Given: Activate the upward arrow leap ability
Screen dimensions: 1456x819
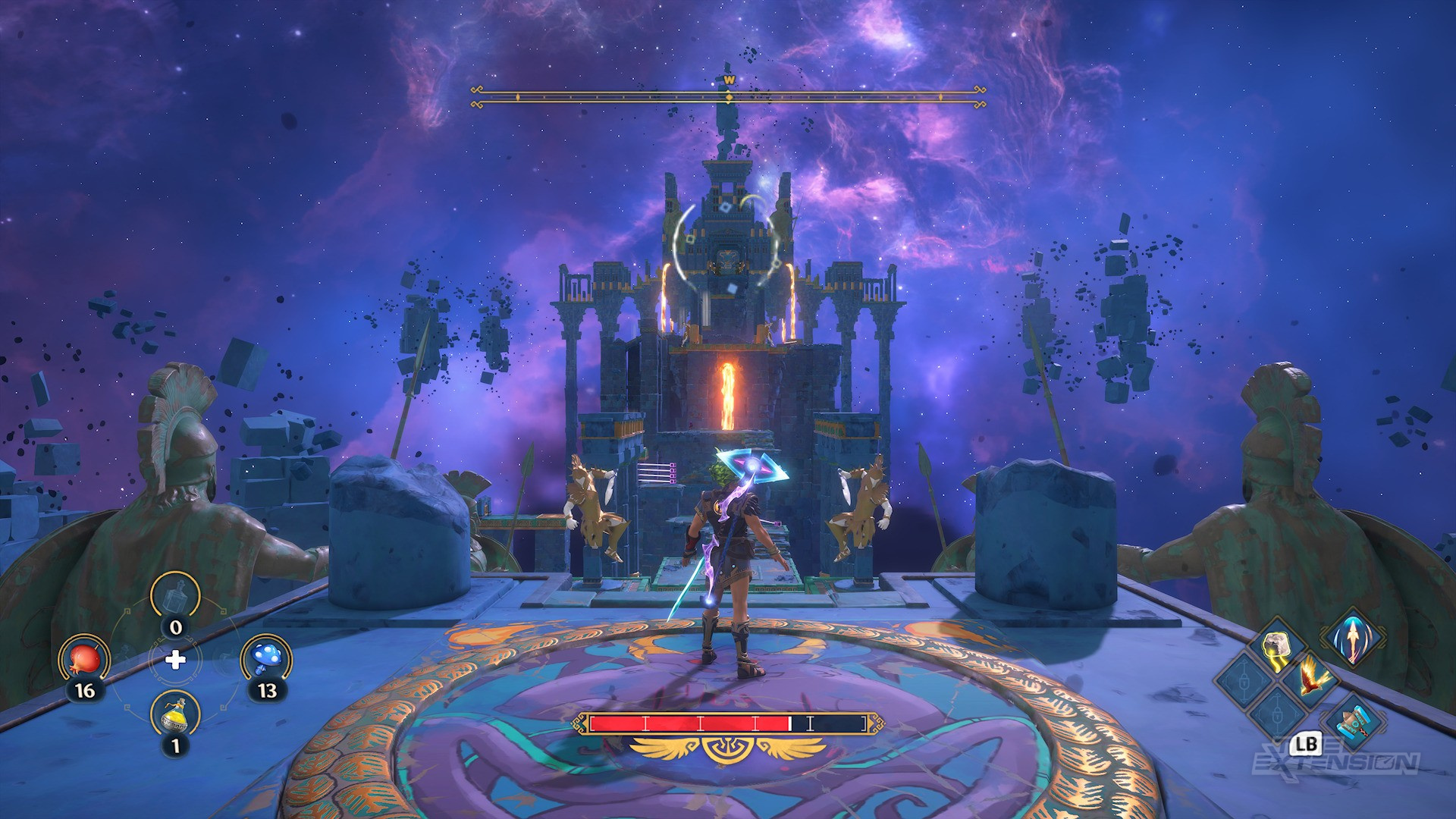Looking at the screenshot, I should click(1353, 640).
